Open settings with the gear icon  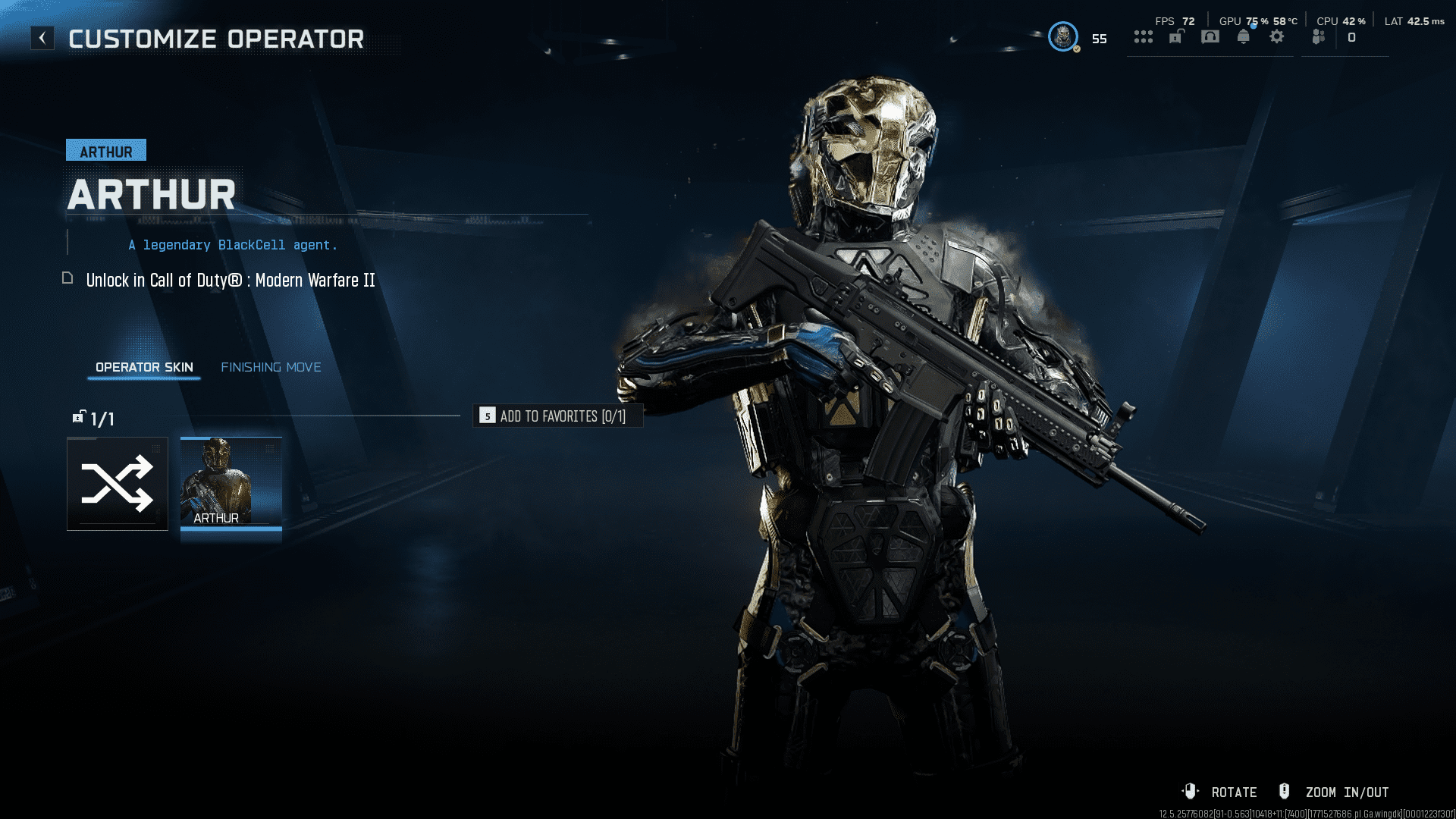(x=1277, y=37)
